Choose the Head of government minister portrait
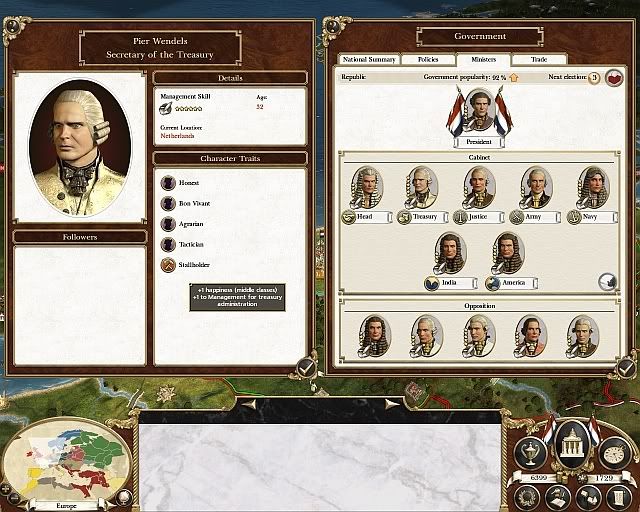The image size is (640, 512). click(x=368, y=187)
